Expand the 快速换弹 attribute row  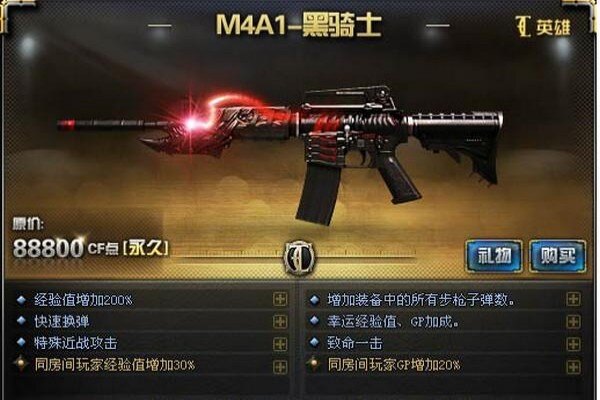click(x=280, y=321)
